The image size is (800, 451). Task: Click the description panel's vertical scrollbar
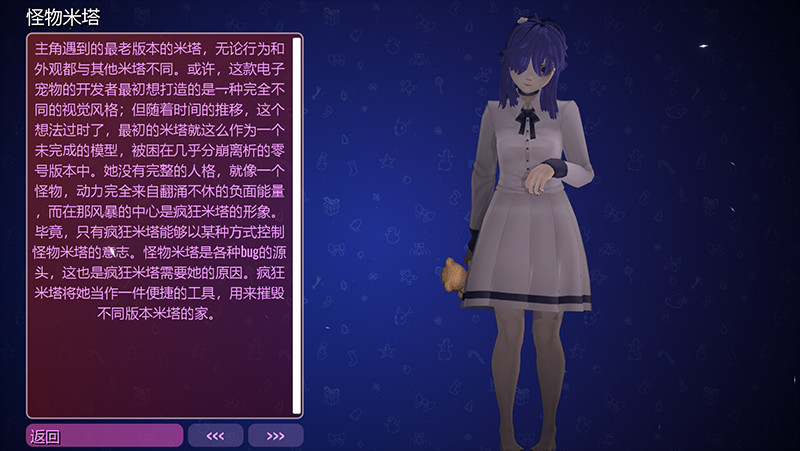tap(297, 225)
